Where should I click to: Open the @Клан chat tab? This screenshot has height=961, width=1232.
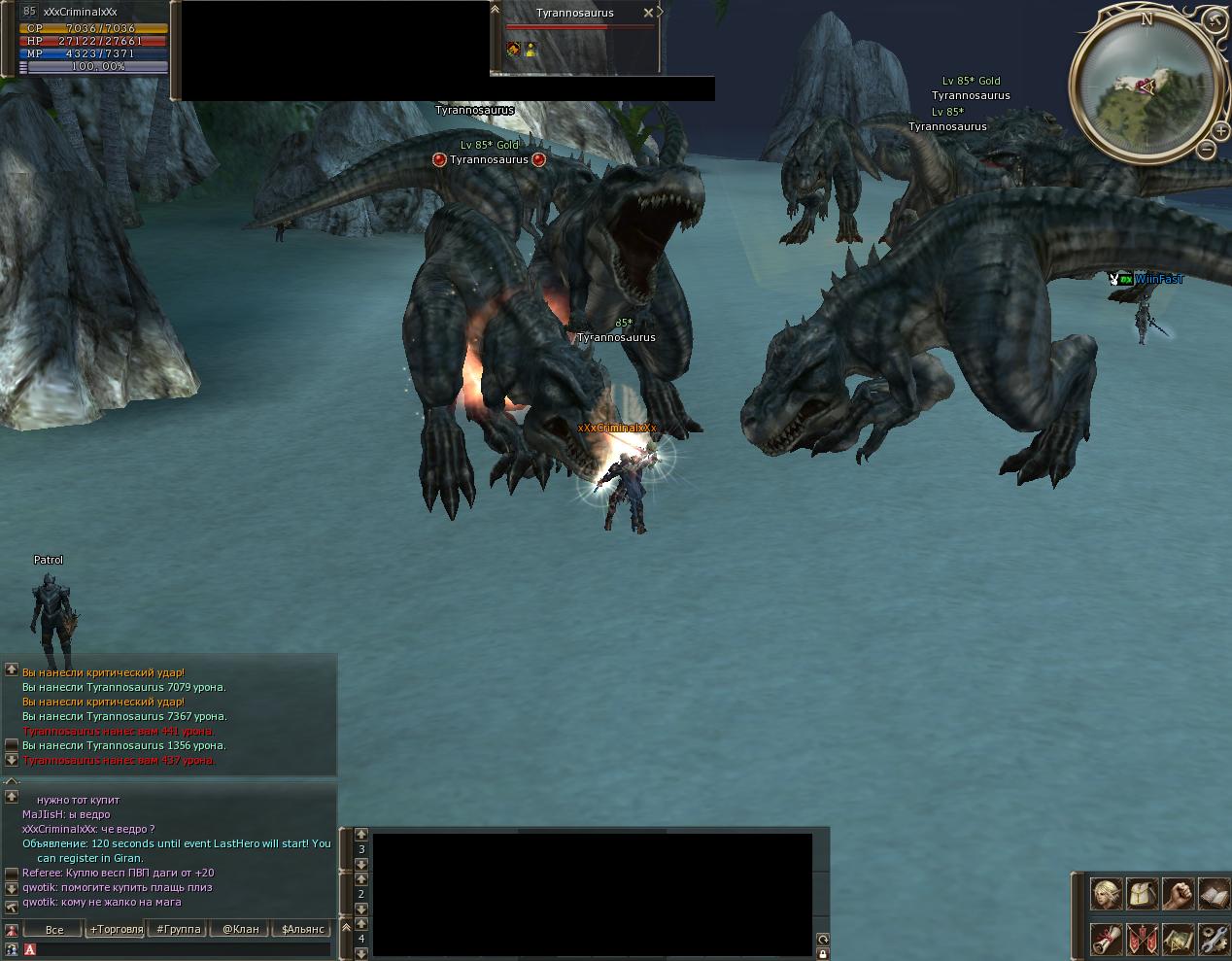click(241, 929)
